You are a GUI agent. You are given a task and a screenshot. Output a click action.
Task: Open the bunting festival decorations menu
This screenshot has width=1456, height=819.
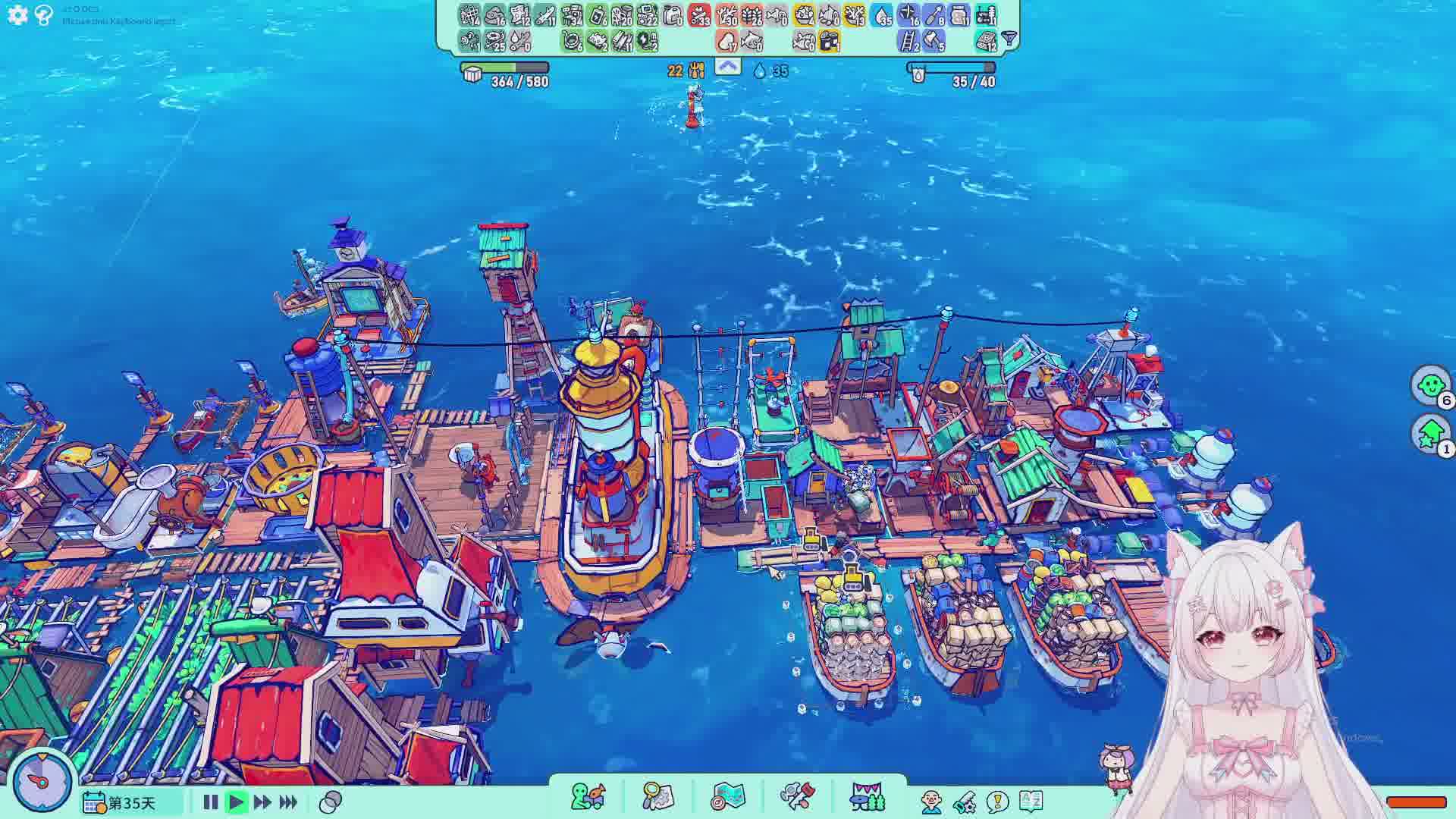pyautogui.click(x=868, y=797)
